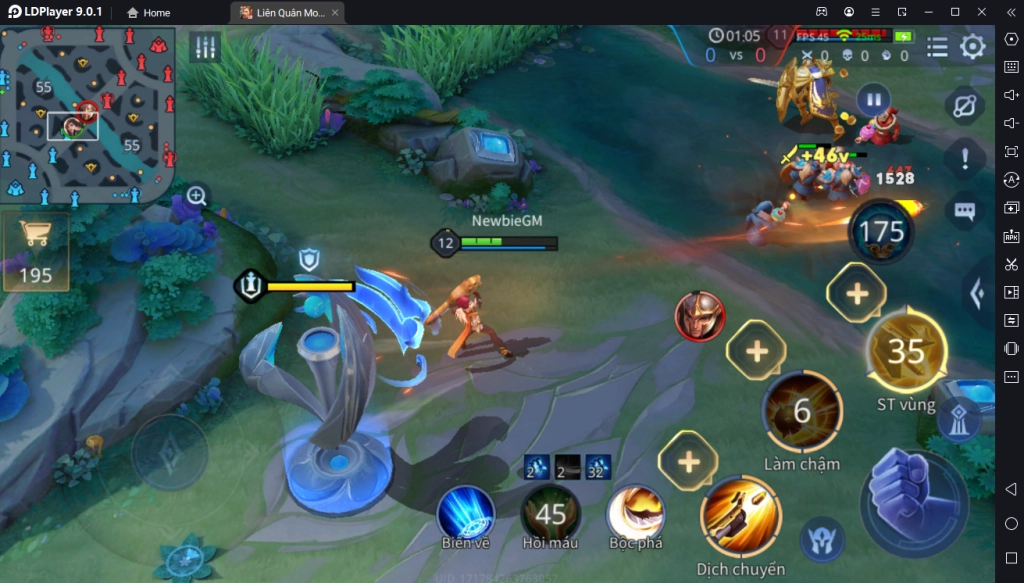The image size is (1024, 583).
Task: Open the settings gear
Action: pyautogui.click(x=972, y=47)
